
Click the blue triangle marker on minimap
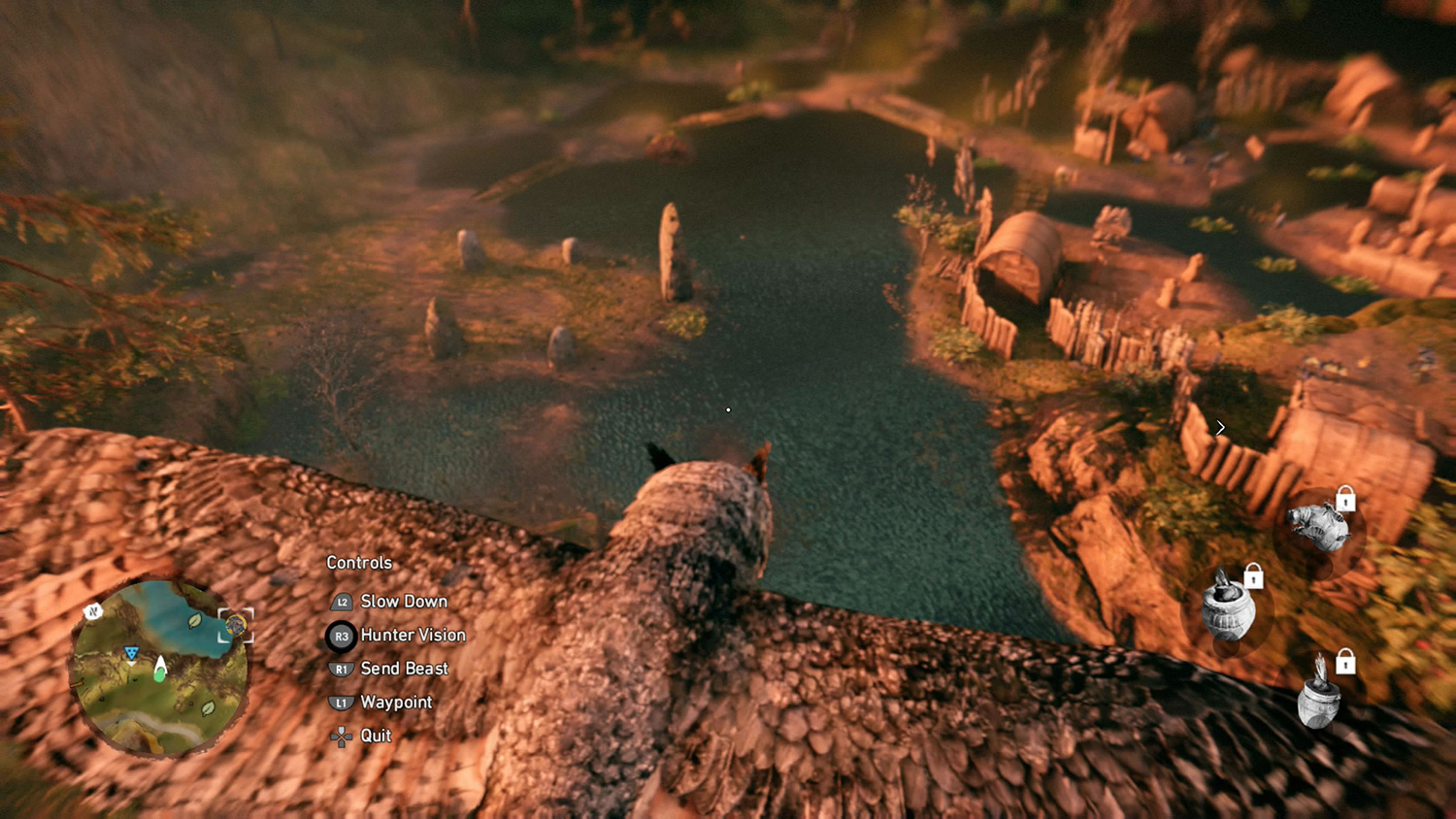(x=131, y=654)
